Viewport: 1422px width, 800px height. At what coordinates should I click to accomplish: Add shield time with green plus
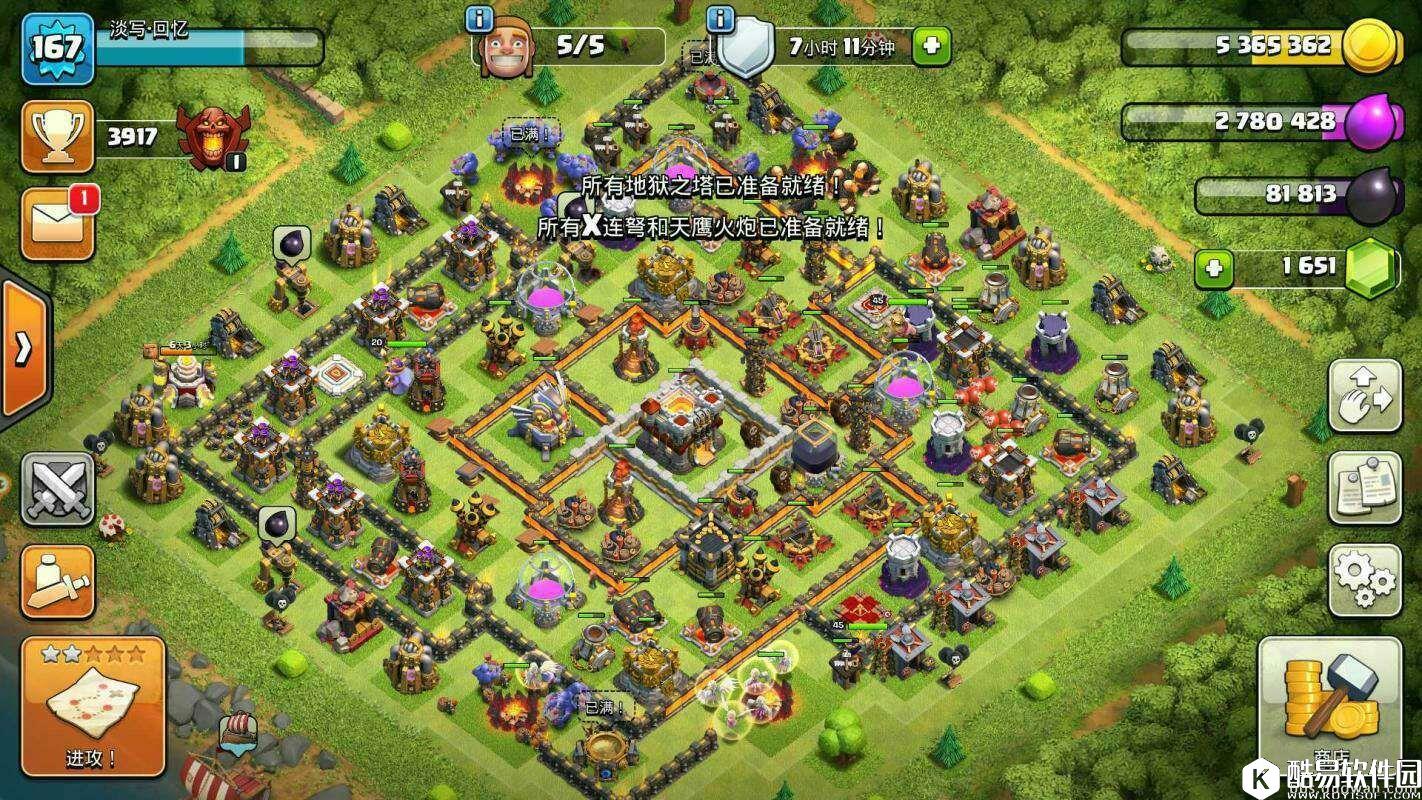point(931,45)
